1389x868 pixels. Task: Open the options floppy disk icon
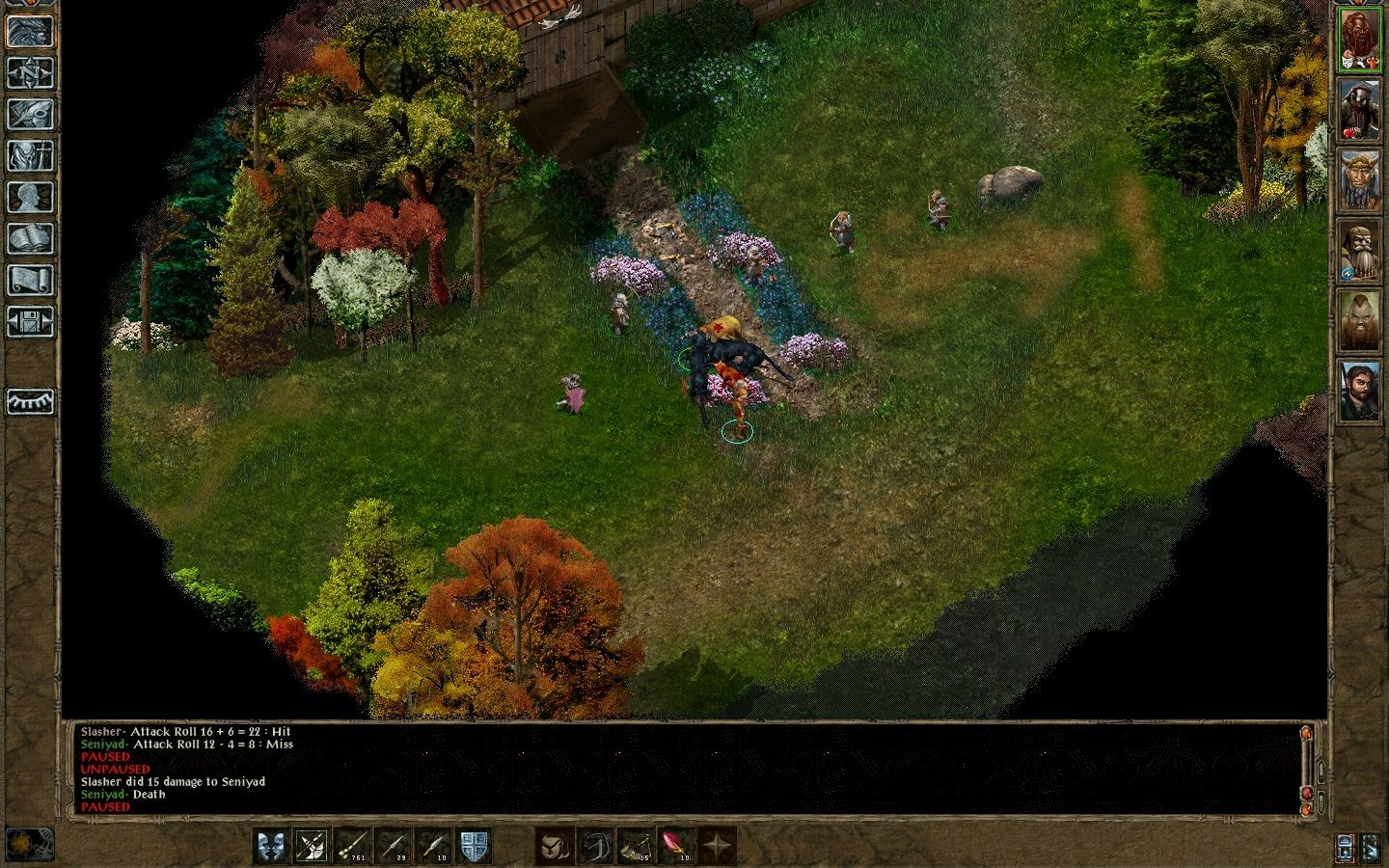click(x=30, y=321)
